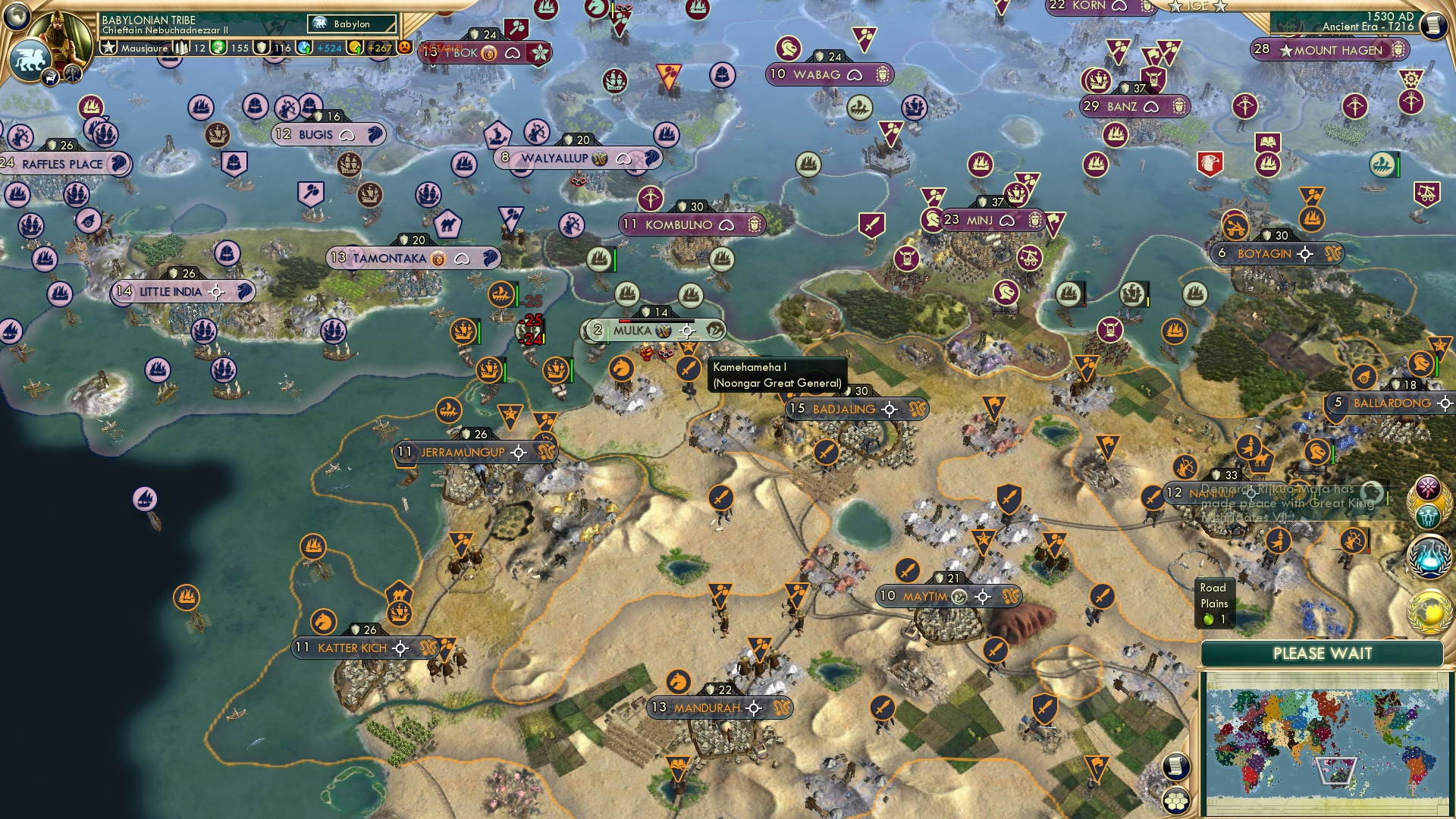Open the yellow world diplomacy notification icon
This screenshot has height=819, width=1456.
click(1429, 610)
